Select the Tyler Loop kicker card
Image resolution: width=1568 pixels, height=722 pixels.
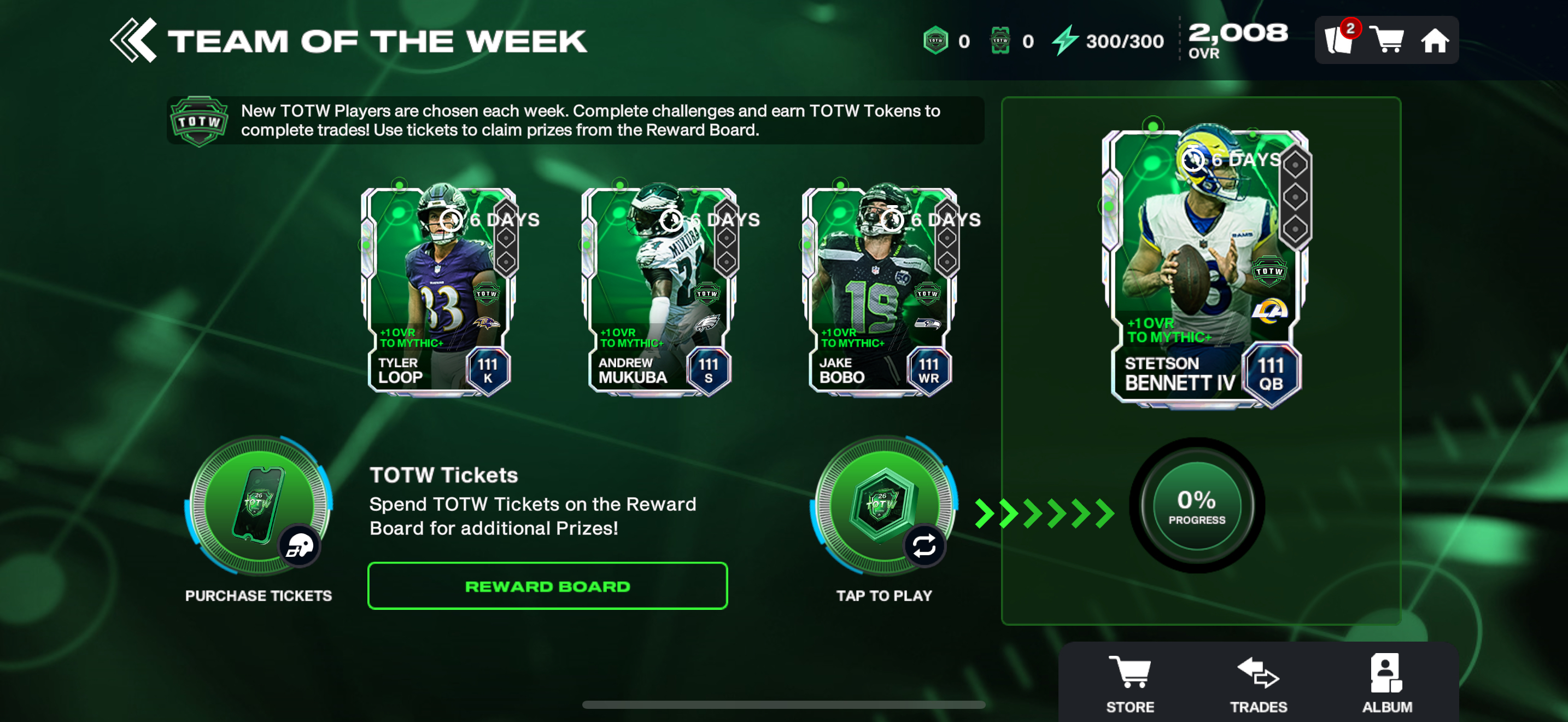[439, 292]
